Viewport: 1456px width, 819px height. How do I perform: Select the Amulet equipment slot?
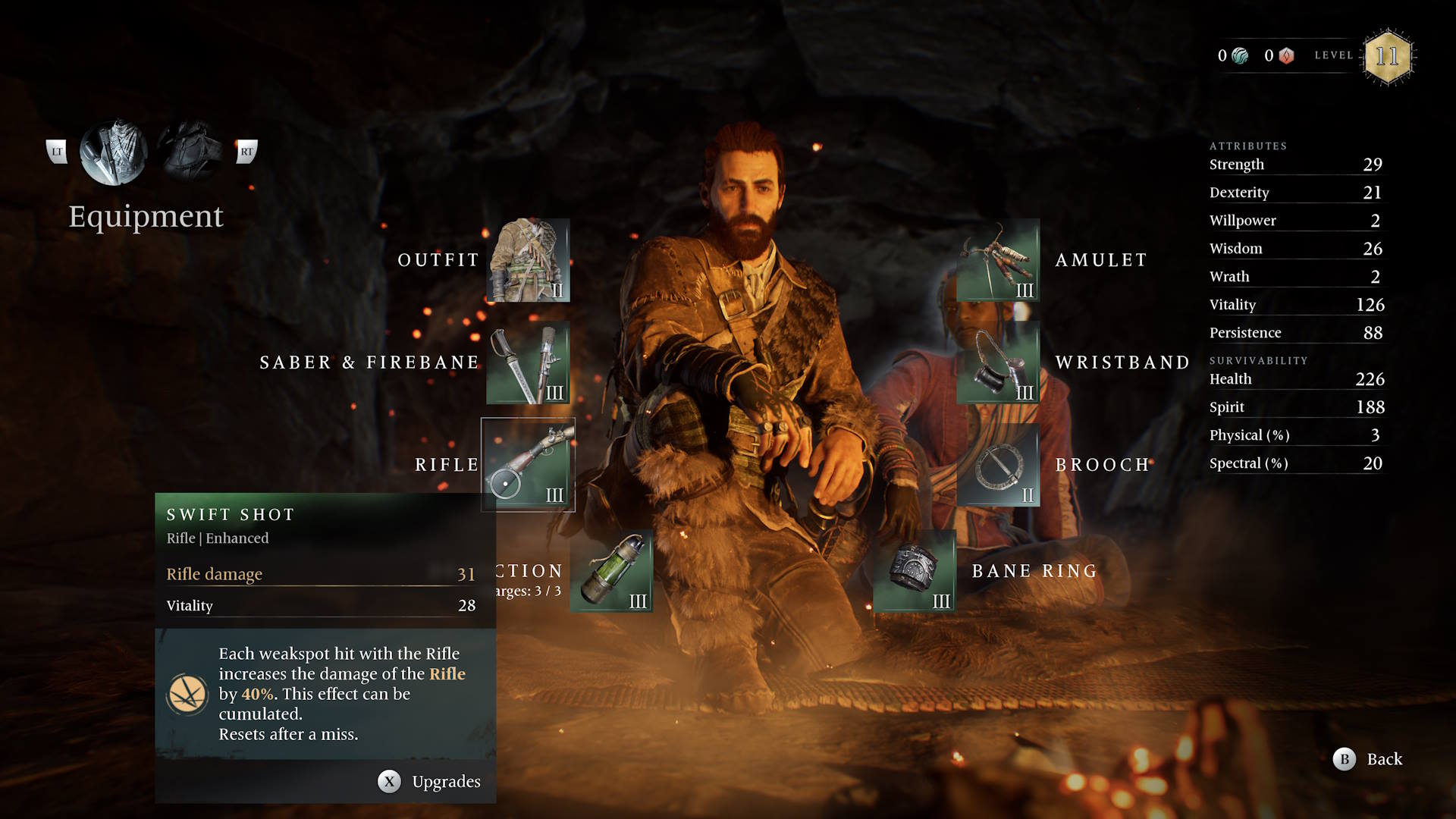[x=998, y=260]
